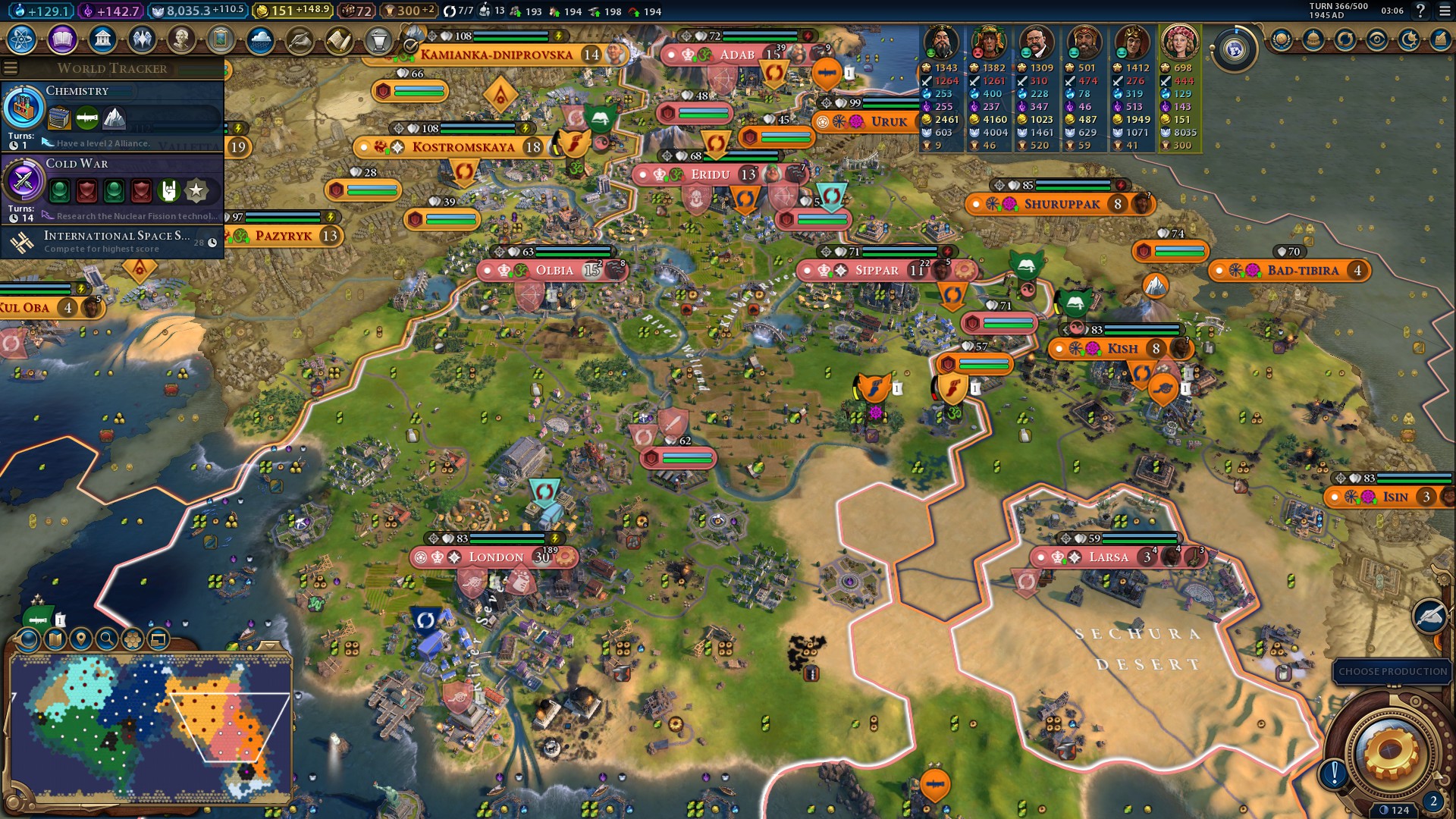Open the climate rain cloud icon
The height and width of the screenshot is (819, 1456).
tap(260, 39)
